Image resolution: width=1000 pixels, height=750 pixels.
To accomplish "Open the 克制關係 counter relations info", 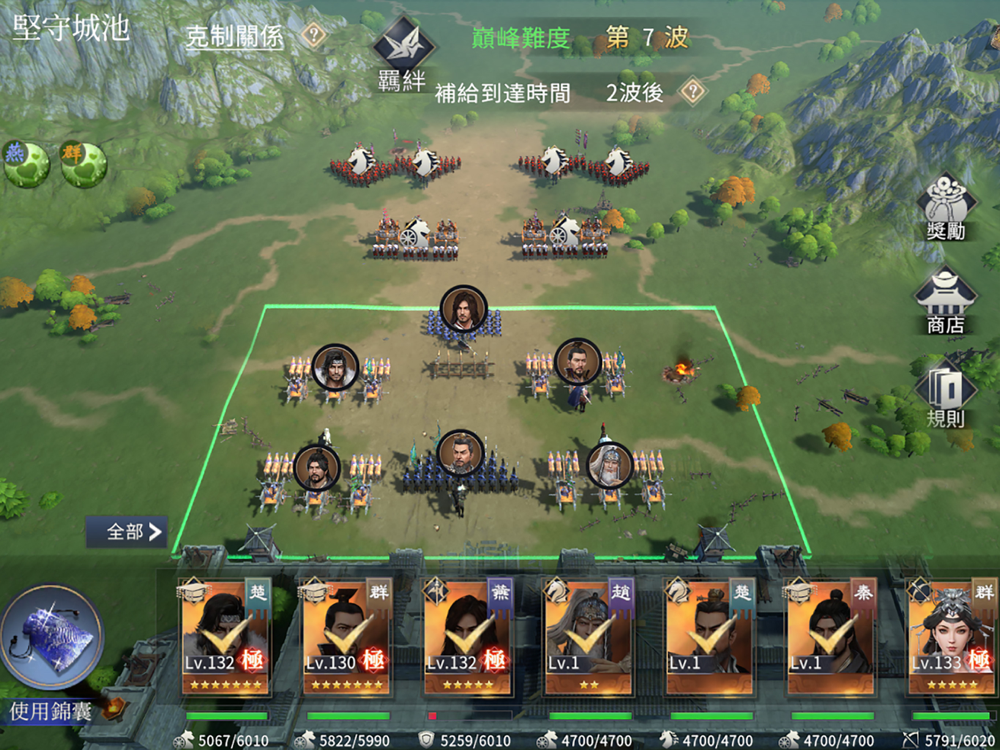I will coord(235,38).
